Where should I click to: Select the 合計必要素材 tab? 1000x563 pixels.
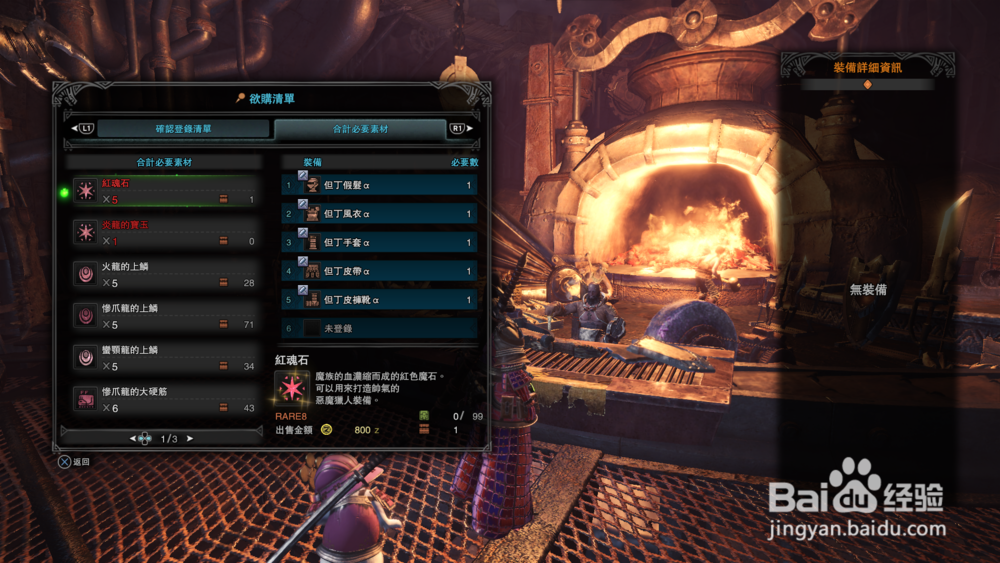360,129
